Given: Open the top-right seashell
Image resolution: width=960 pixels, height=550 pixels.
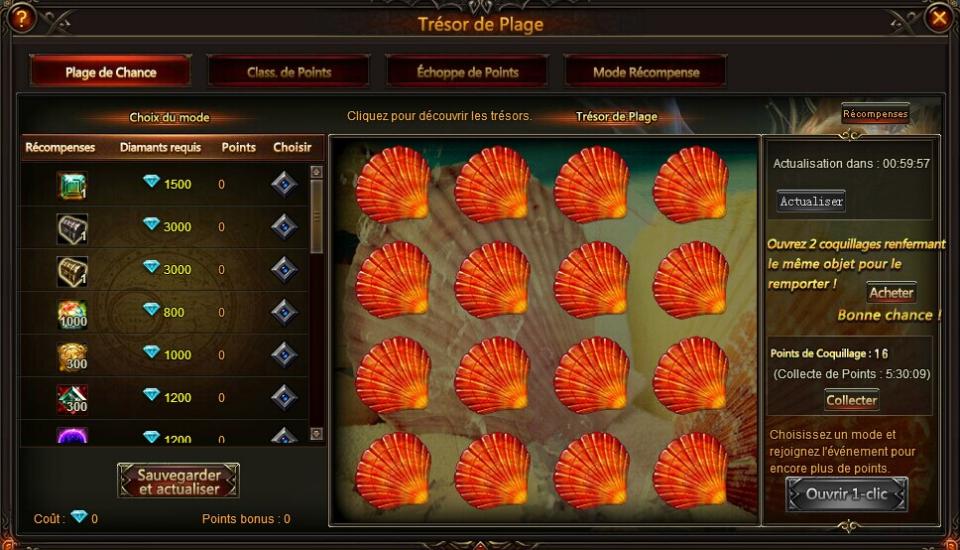Looking at the screenshot, I should click(691, 185).
